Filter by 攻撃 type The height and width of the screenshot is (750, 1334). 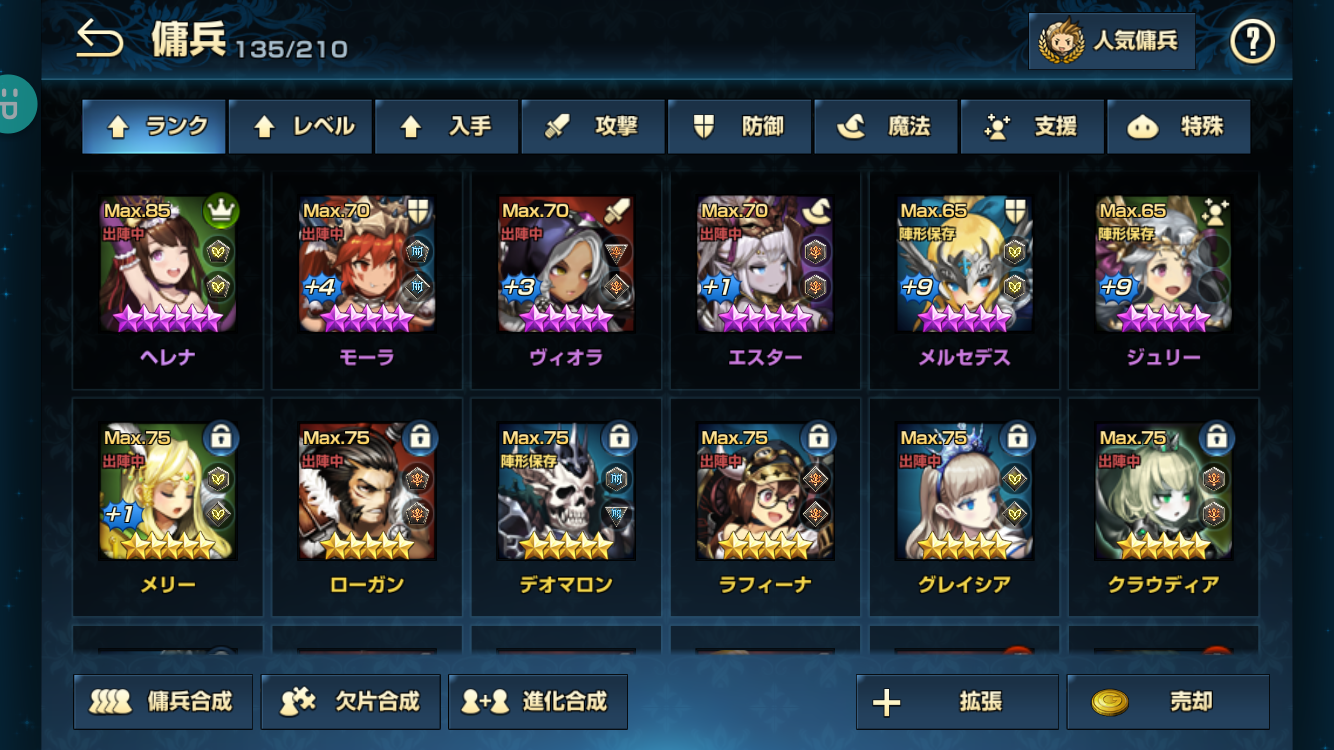[593, 127]
